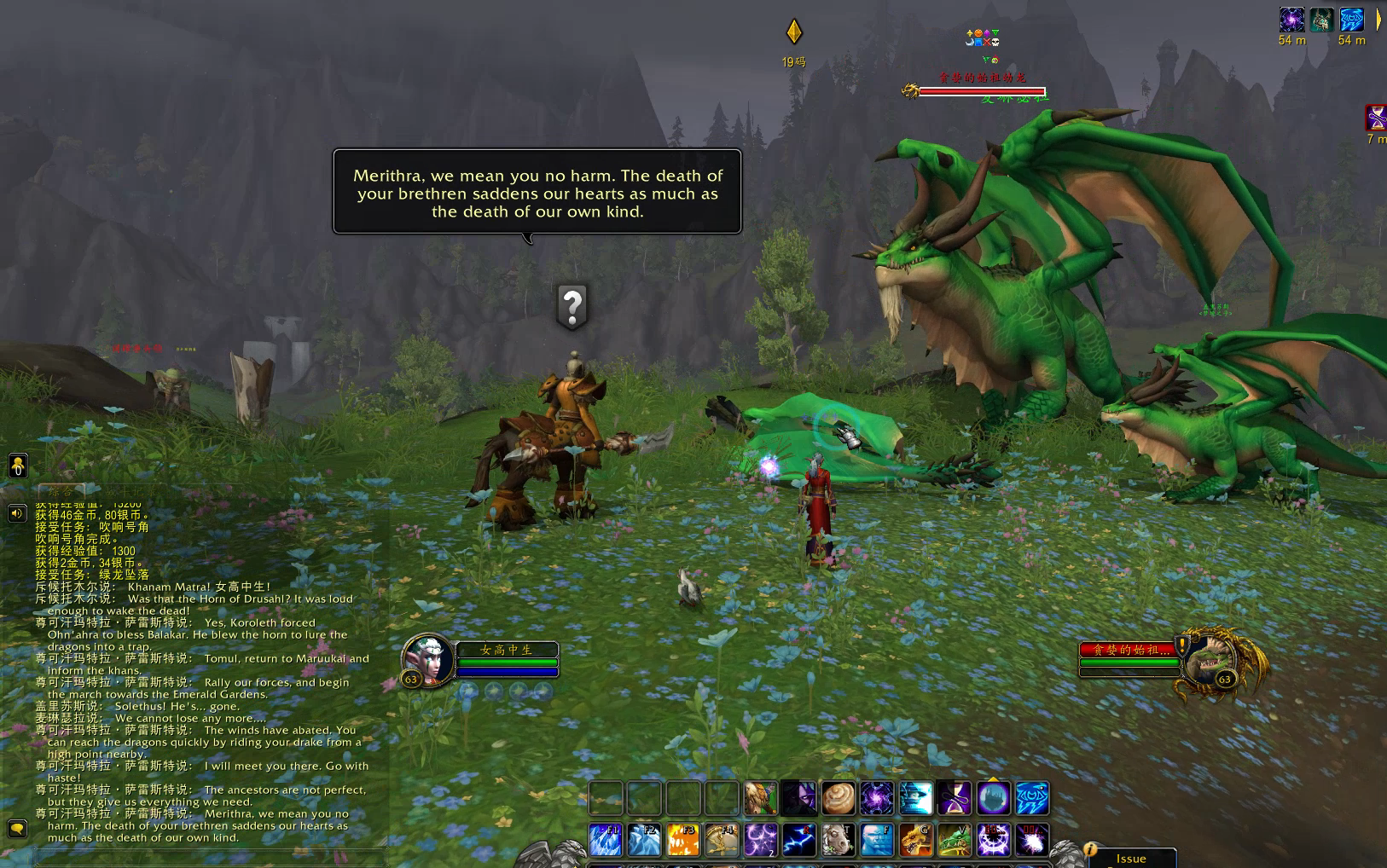Activate the purple hourglass time ability
1387x868 pixels.
point(955,799)
